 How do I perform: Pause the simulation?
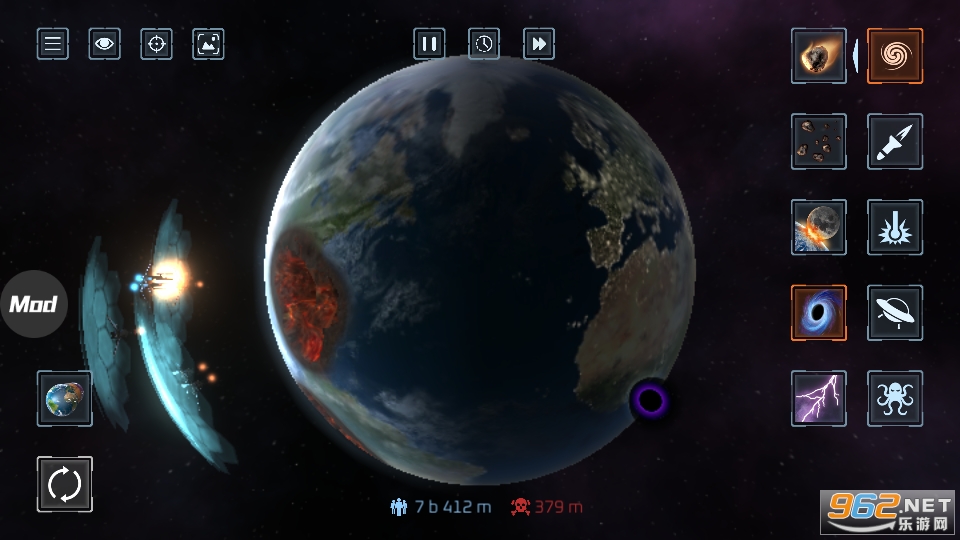click(x=429, y=44)
